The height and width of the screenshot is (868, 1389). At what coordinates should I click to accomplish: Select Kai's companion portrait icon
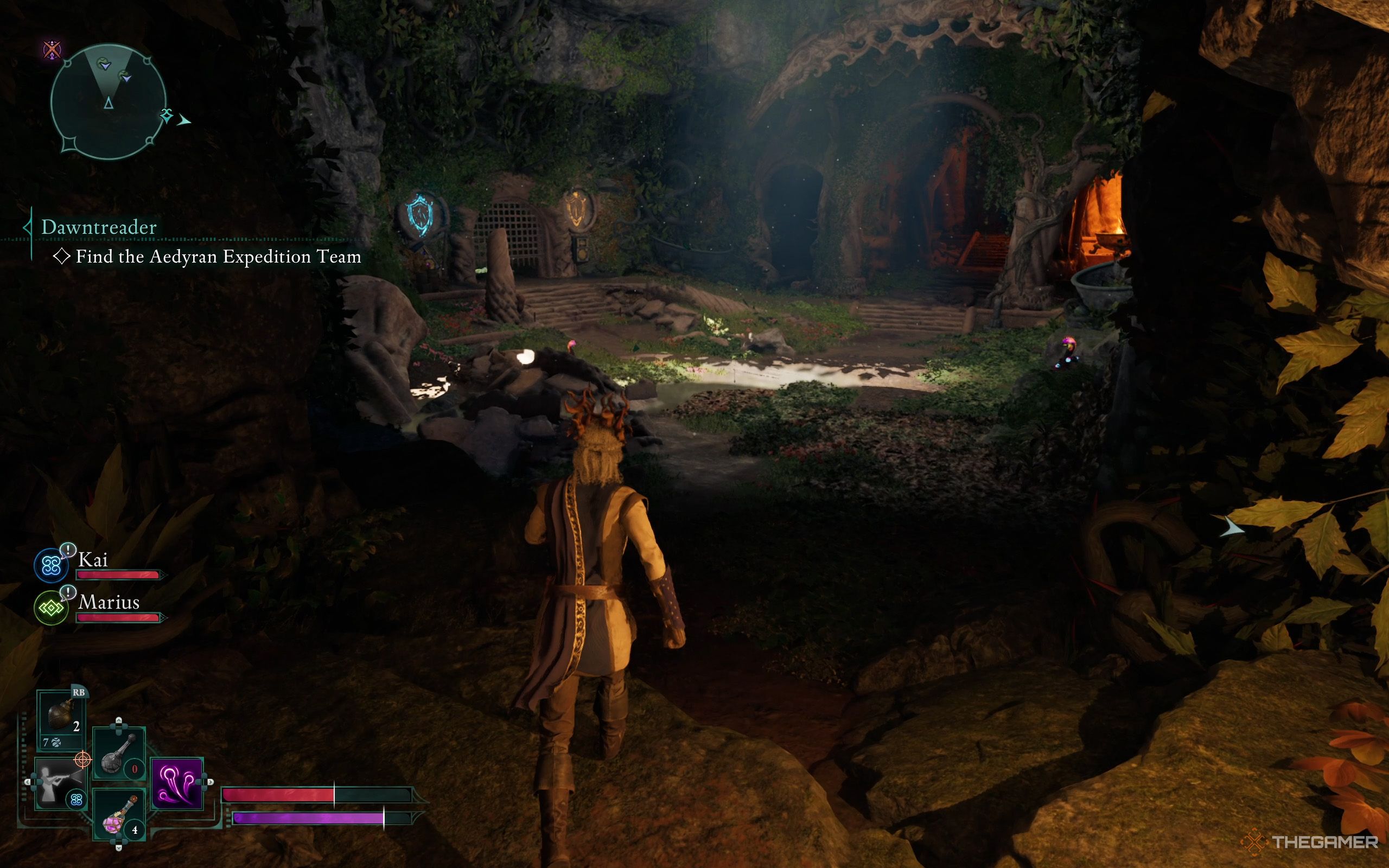pyautogui.click(x=51, y=565)
